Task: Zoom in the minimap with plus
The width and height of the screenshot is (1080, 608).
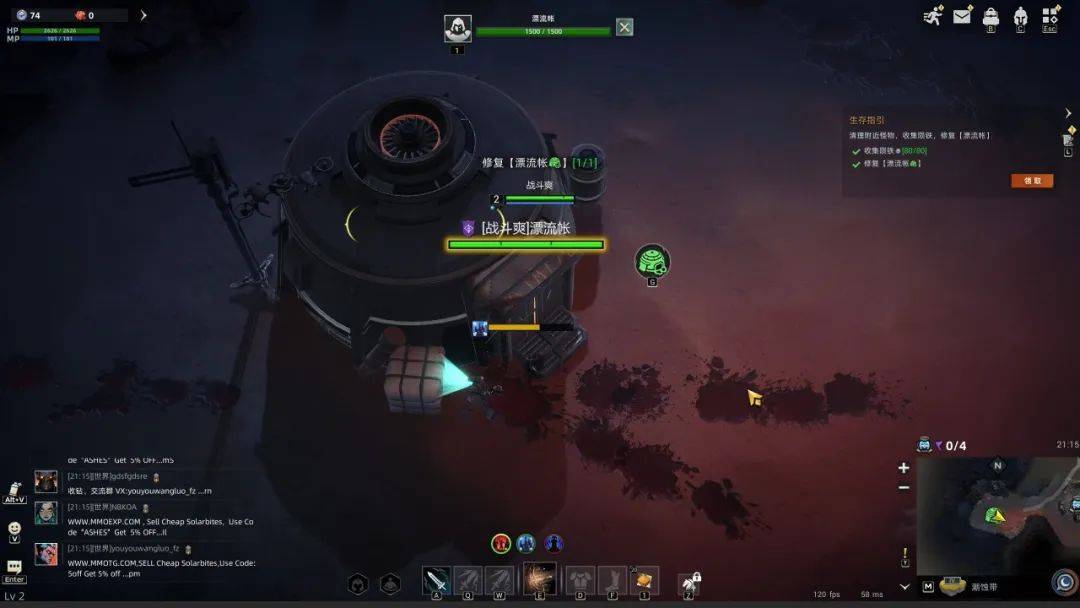Action: pyautogui.click(x=904, y=468)
